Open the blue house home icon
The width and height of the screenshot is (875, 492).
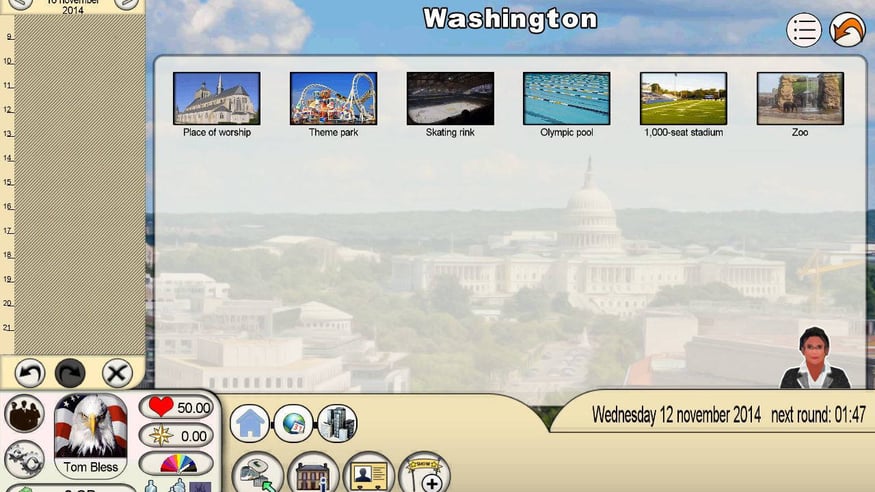(250, 423)
